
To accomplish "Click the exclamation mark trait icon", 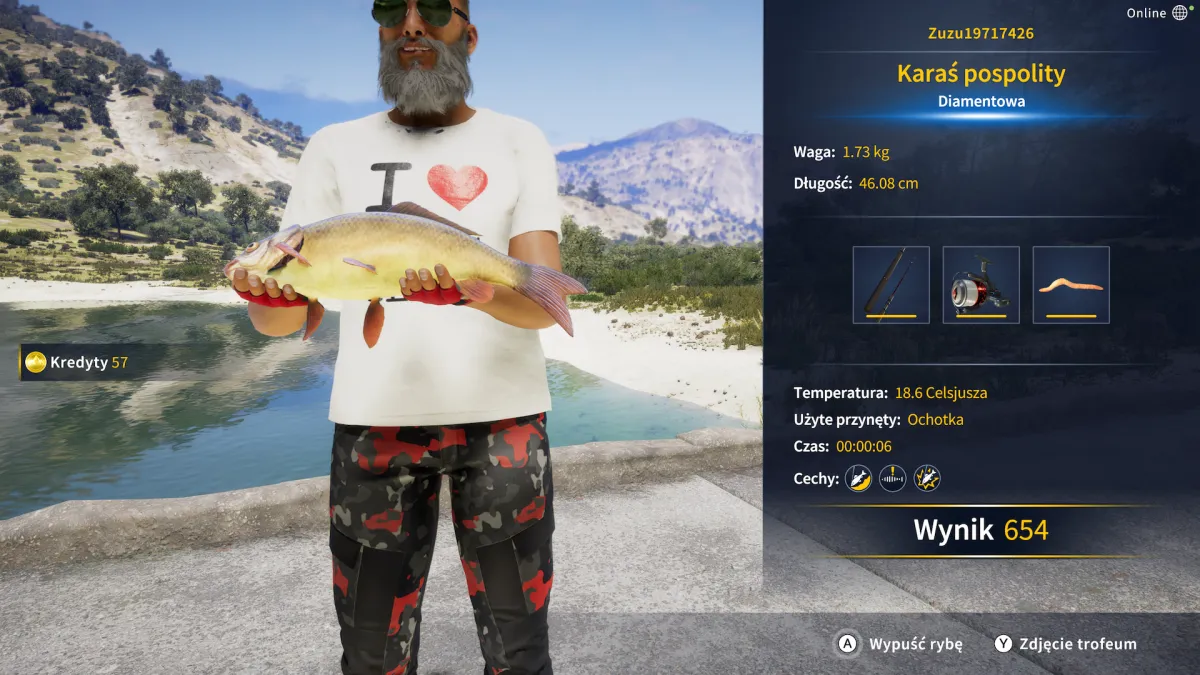I will click(892, 479).
